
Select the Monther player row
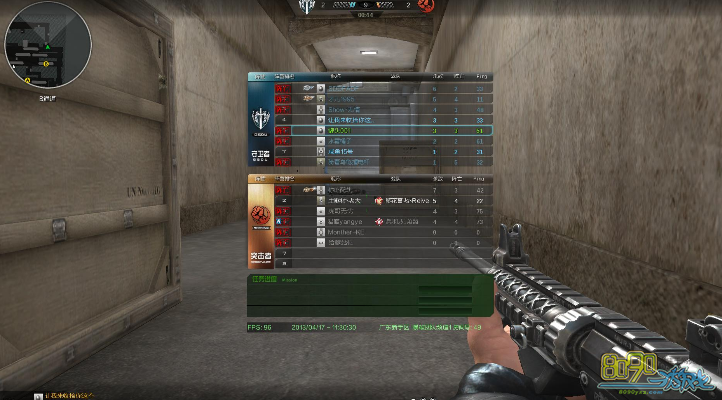pos(370,231)
